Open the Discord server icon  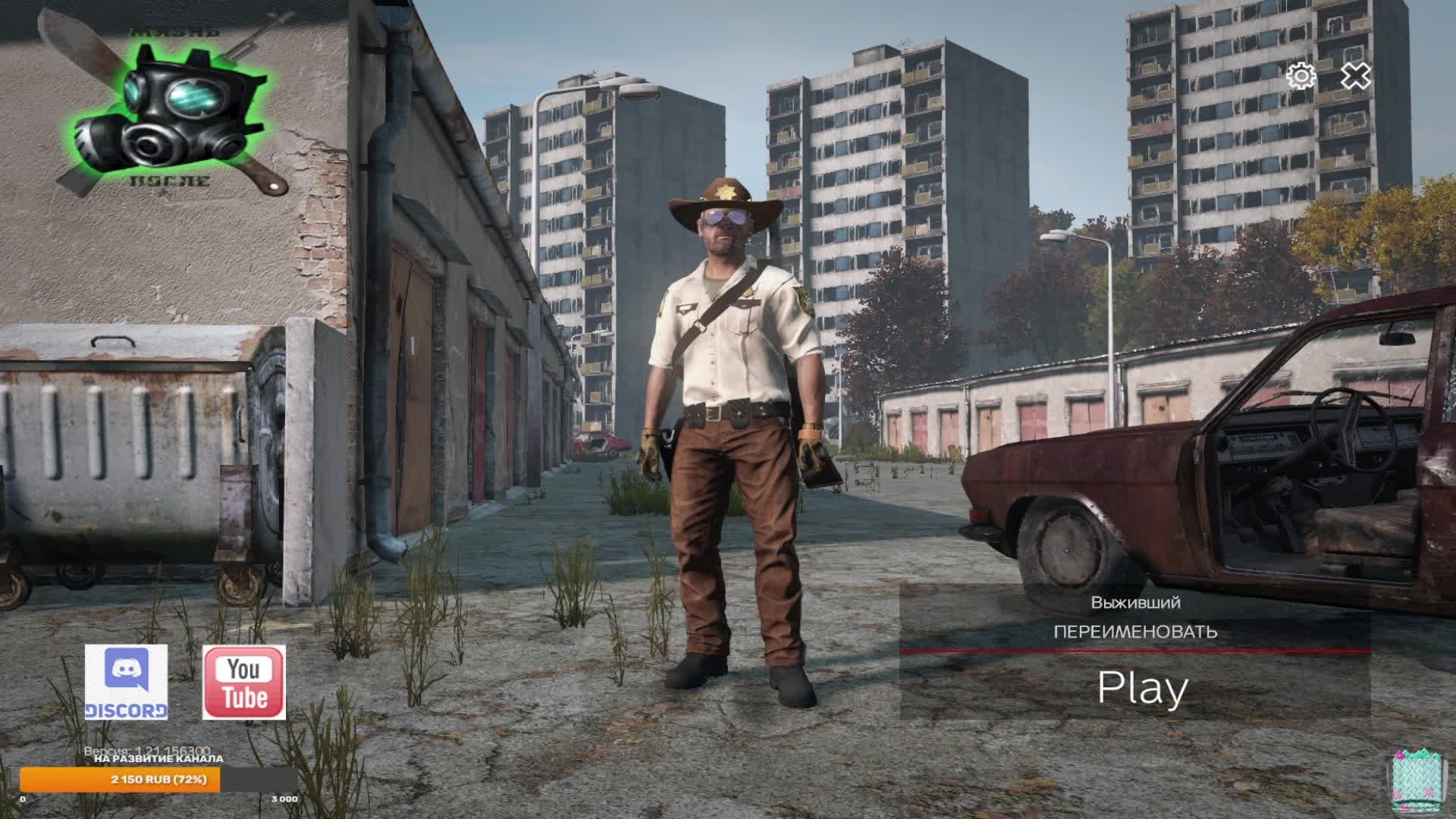(x=126, y=680)
